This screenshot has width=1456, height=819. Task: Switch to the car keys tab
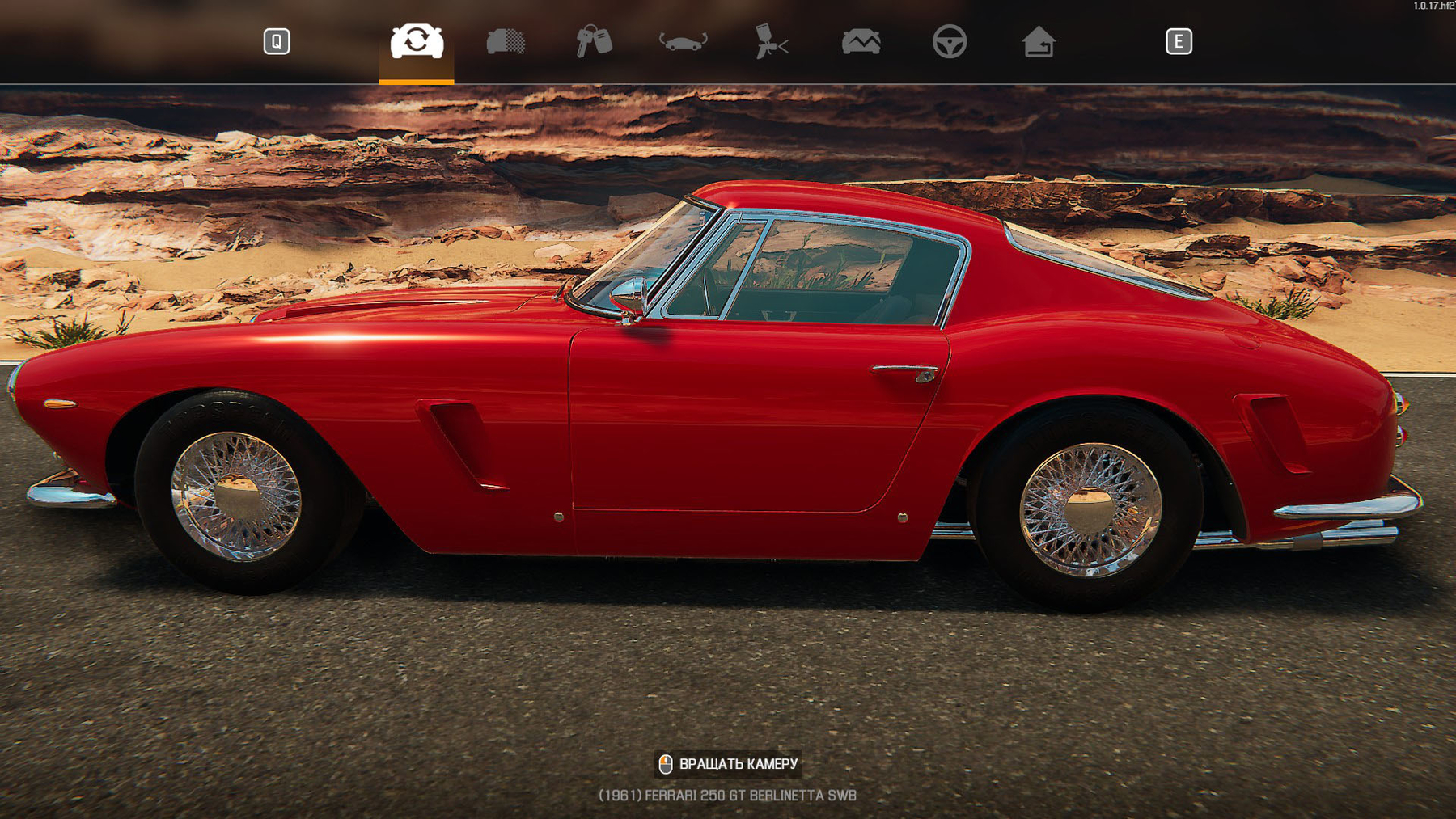coord(594,41)
